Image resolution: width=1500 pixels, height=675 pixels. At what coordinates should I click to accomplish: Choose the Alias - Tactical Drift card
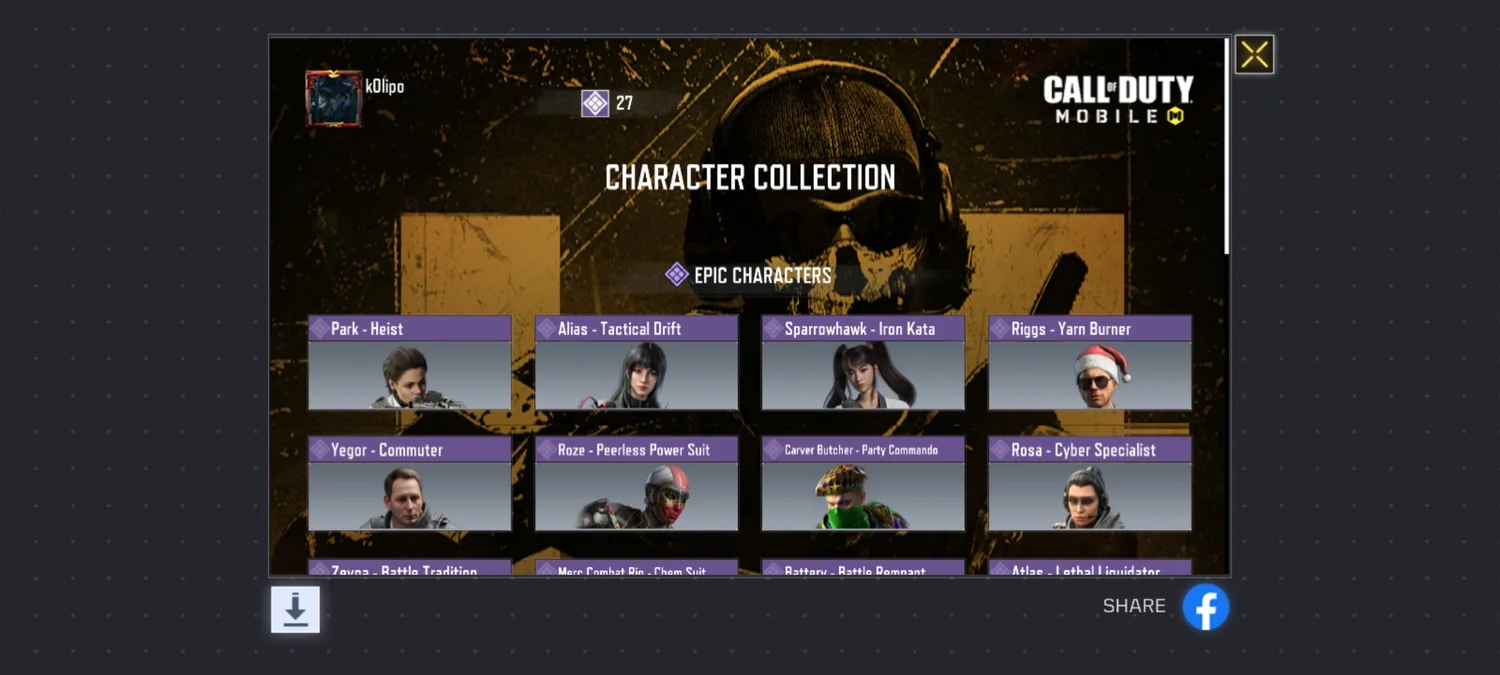(636, 364)
